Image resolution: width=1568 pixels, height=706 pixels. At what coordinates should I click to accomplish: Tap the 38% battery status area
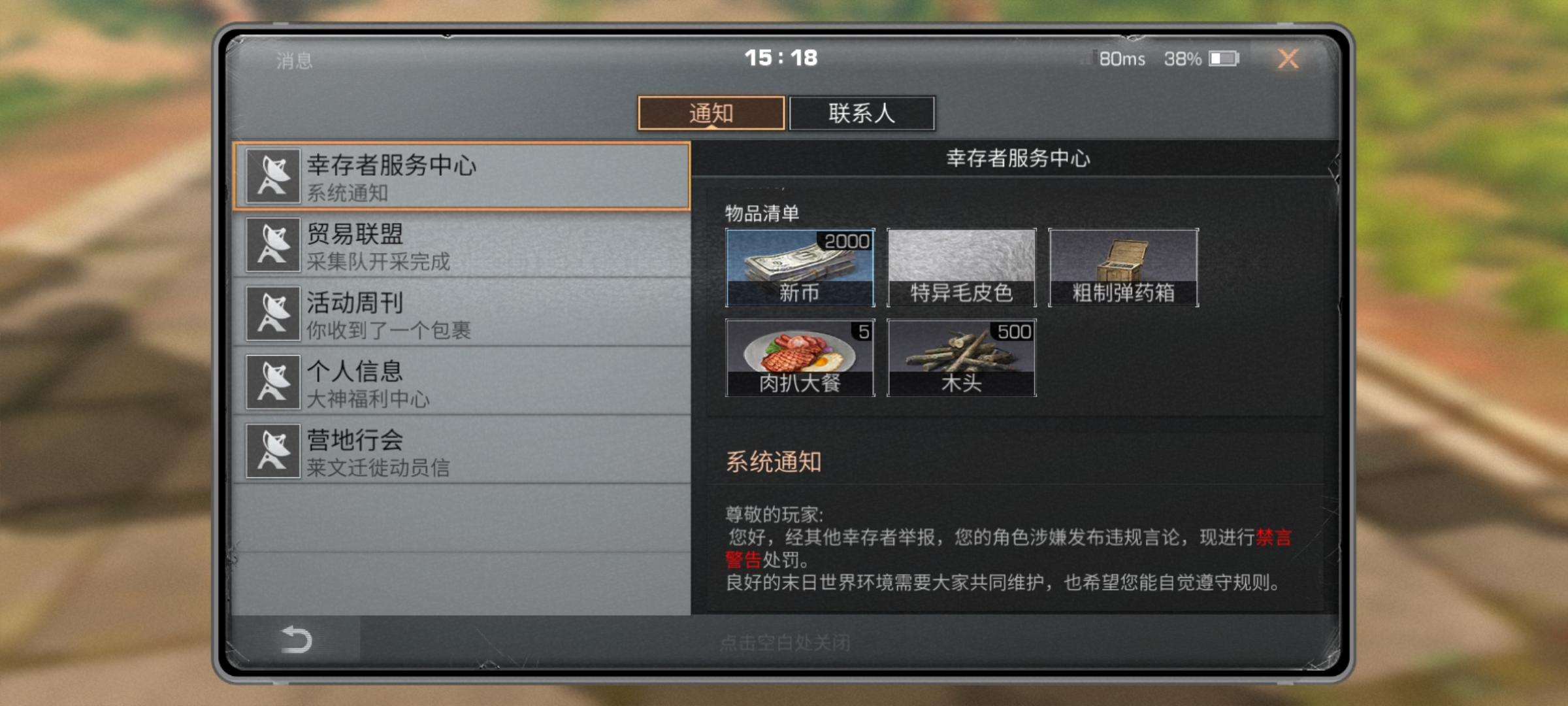(x=1183, y=59)
